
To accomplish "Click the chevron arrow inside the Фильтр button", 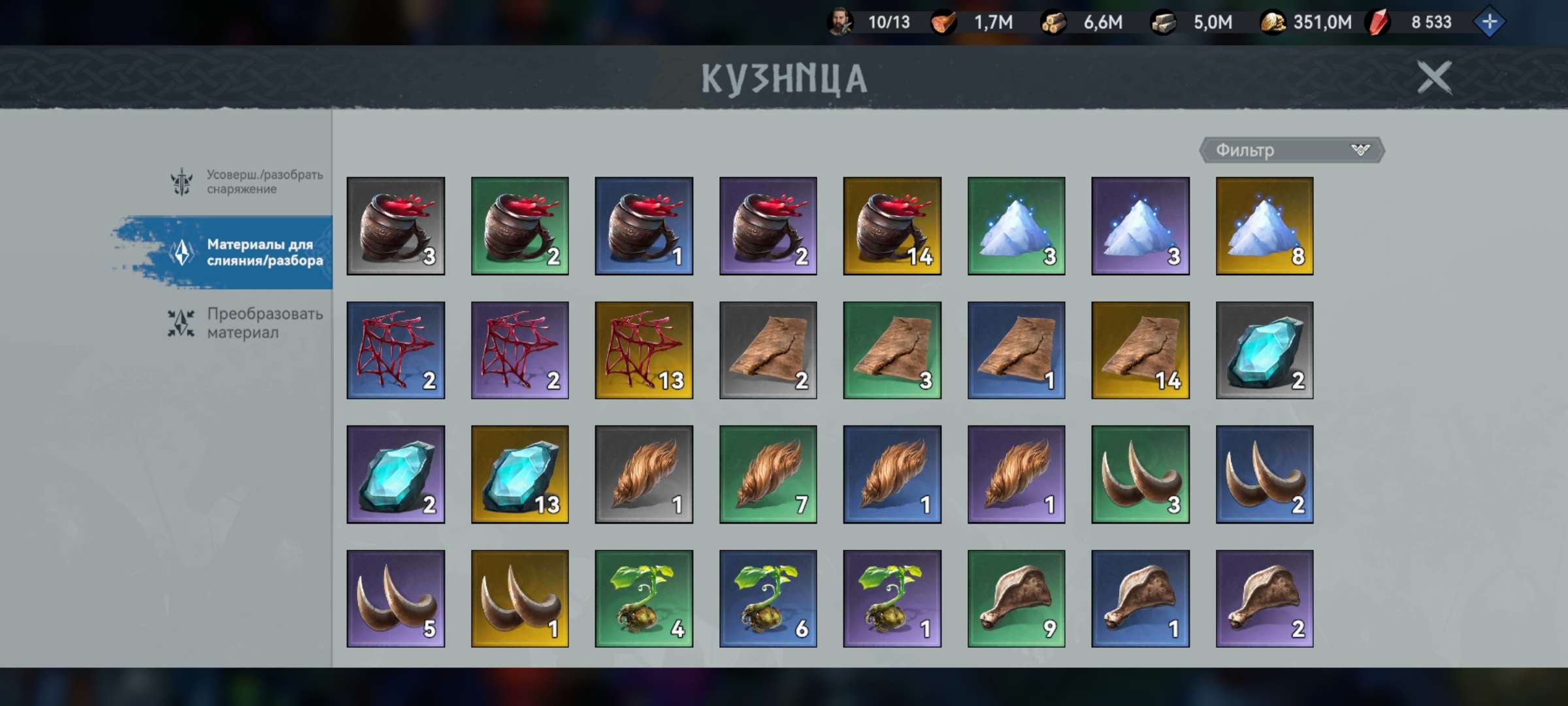I will click(x=1360, y=150).
